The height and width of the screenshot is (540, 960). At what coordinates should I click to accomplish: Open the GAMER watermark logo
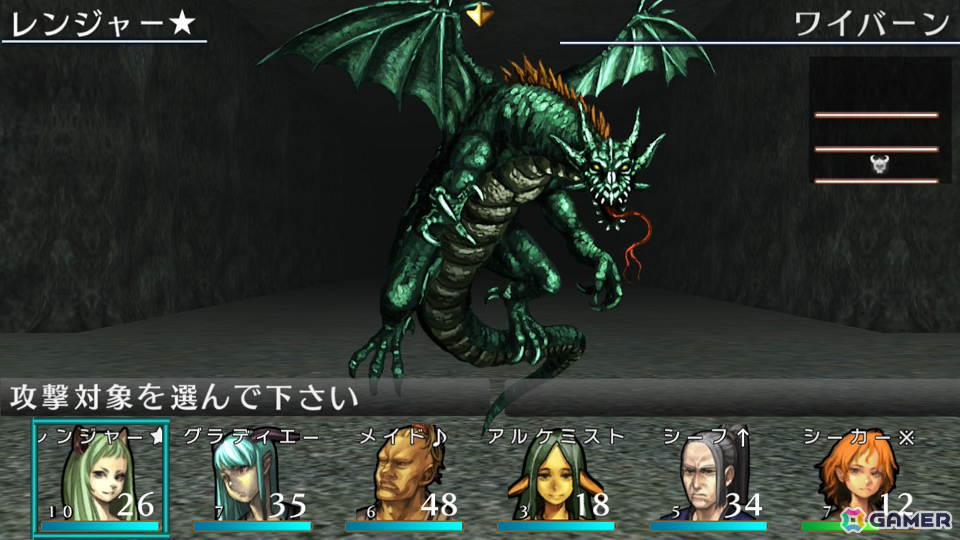coord(897,518)
